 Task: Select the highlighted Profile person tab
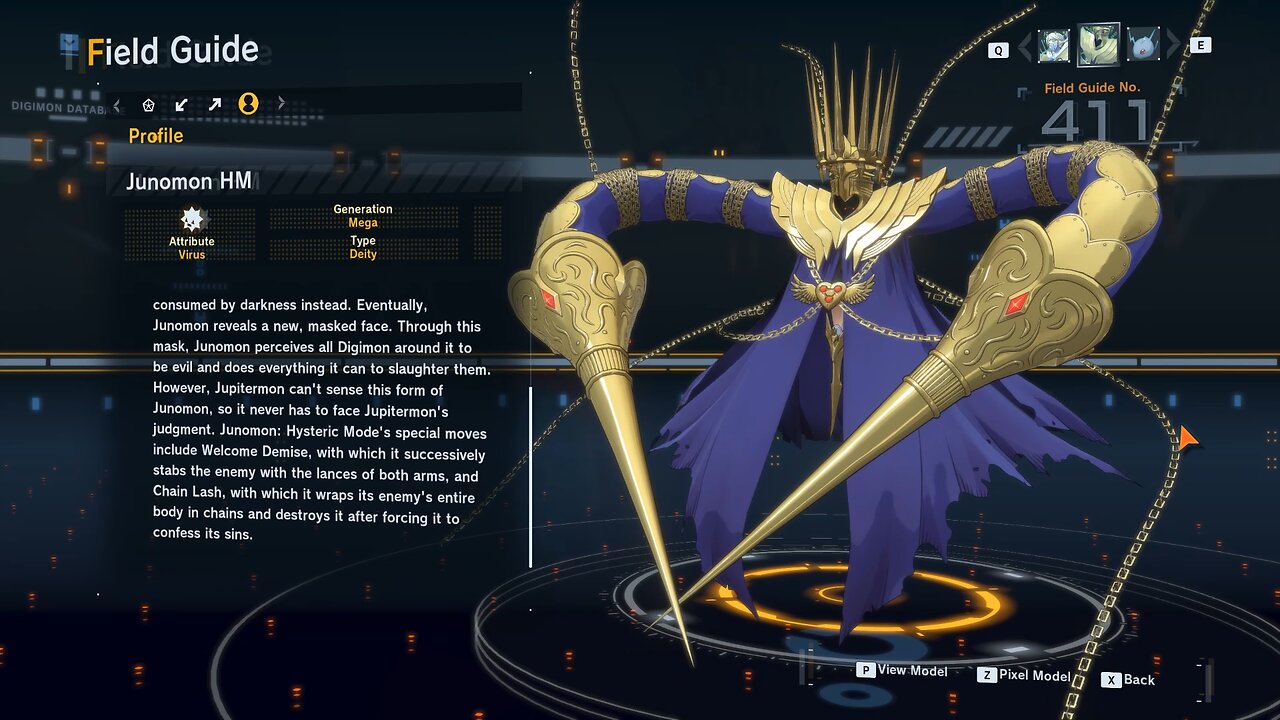tap(248, 104)
